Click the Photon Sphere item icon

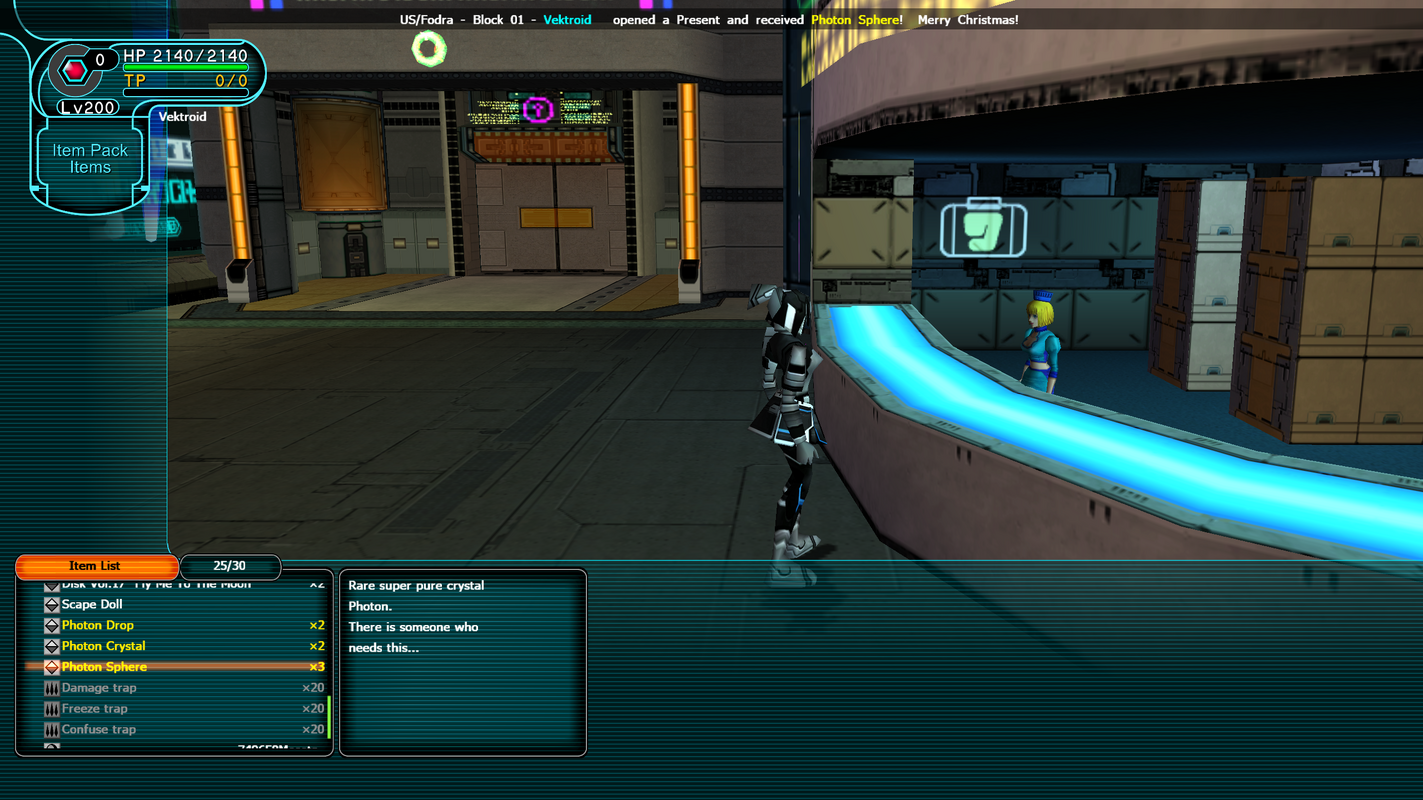point(51,666)
